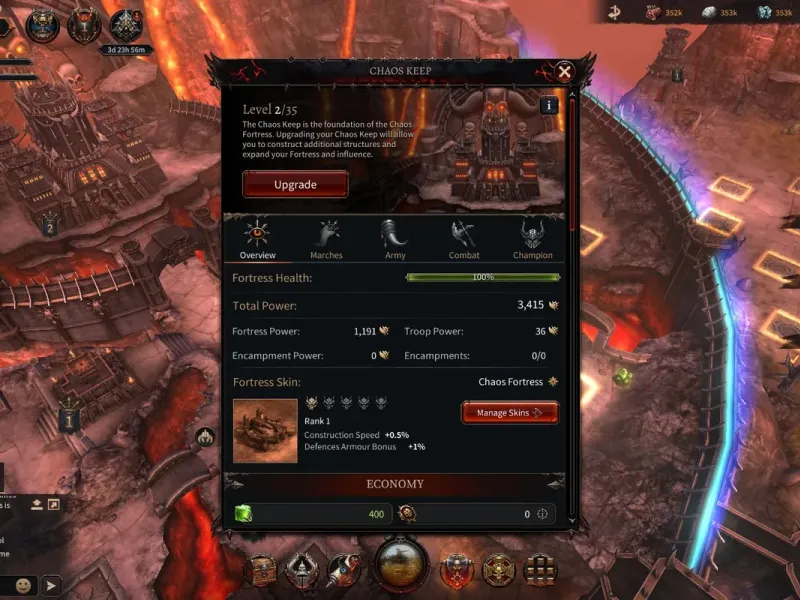Upgrade the Chaos Keep
The width and height of the screenshot is (800, 600).
295,184
